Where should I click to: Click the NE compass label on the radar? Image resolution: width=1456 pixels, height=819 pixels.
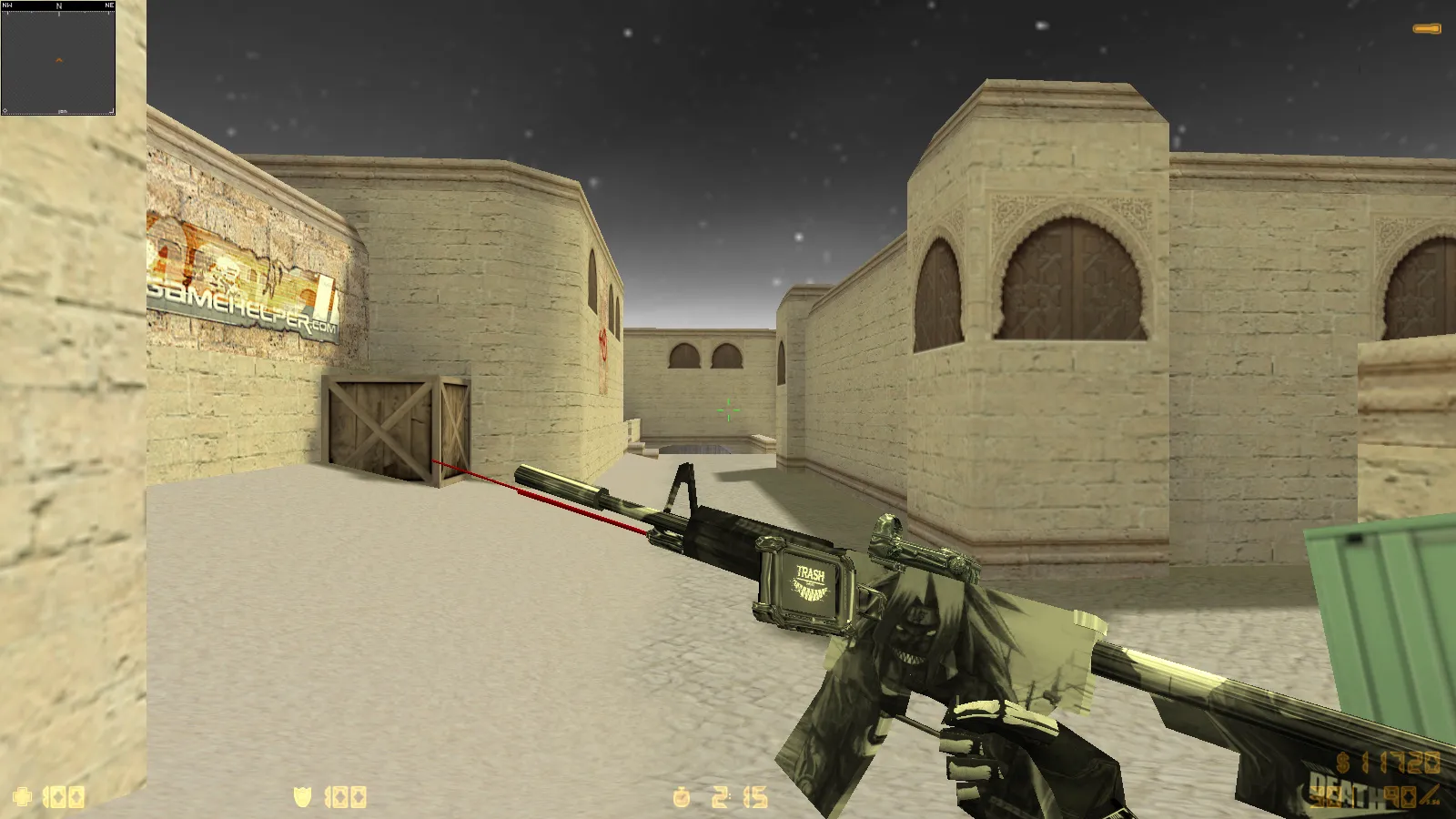(x=109, y=5)
